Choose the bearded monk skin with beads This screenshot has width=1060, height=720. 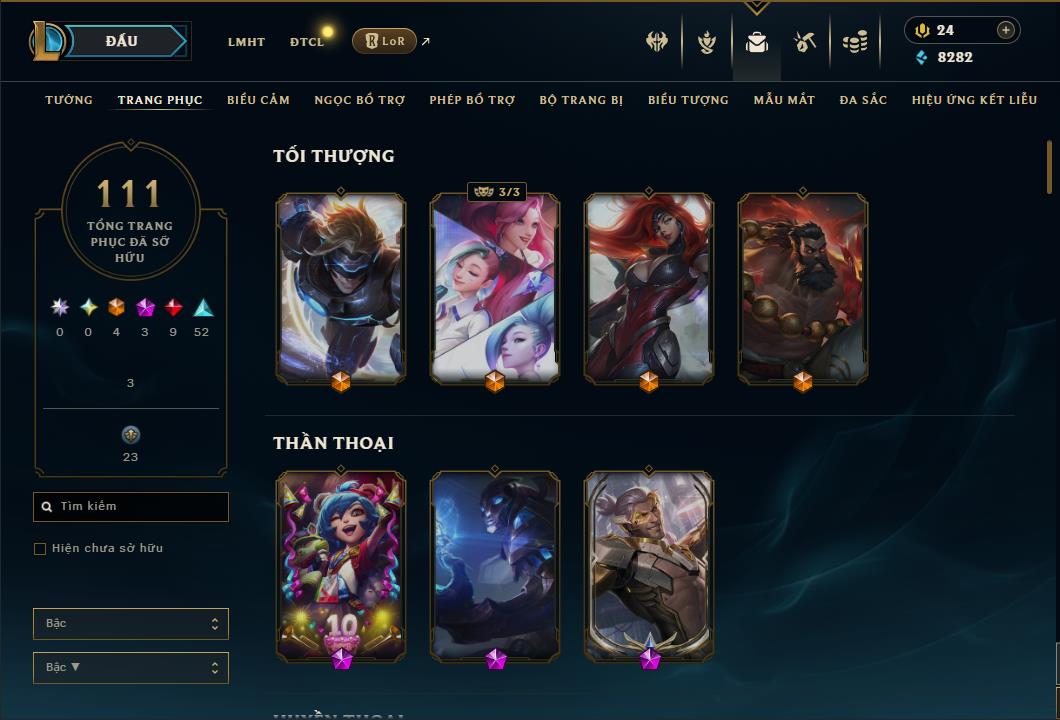click(803, 288)
